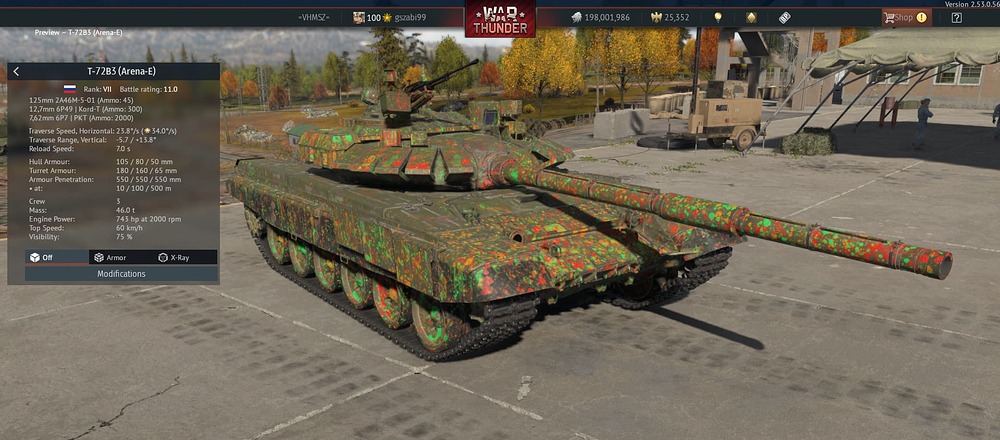
Task: Switch to the Armor view mode
Action: [x=110, y=258]
